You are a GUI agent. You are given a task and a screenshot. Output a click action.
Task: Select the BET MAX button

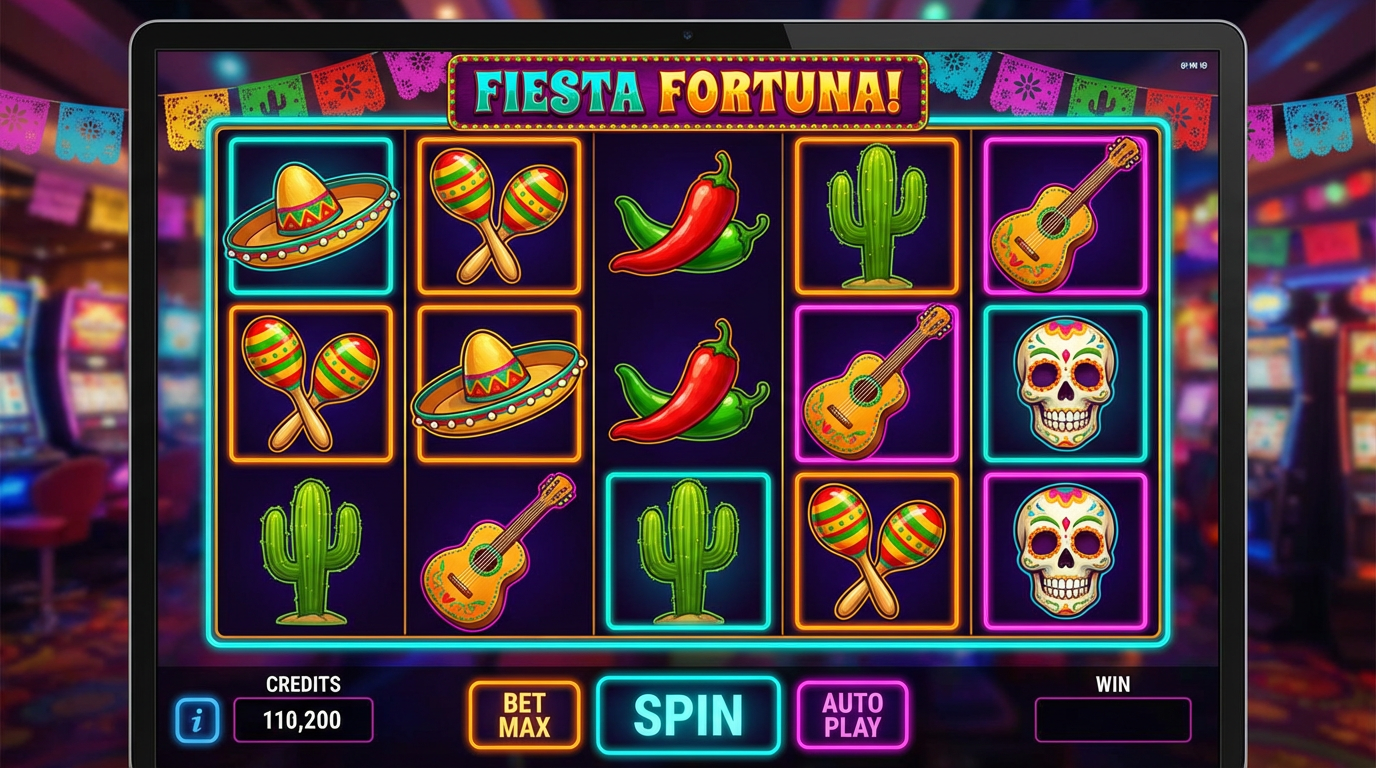(x=524, y=715)
